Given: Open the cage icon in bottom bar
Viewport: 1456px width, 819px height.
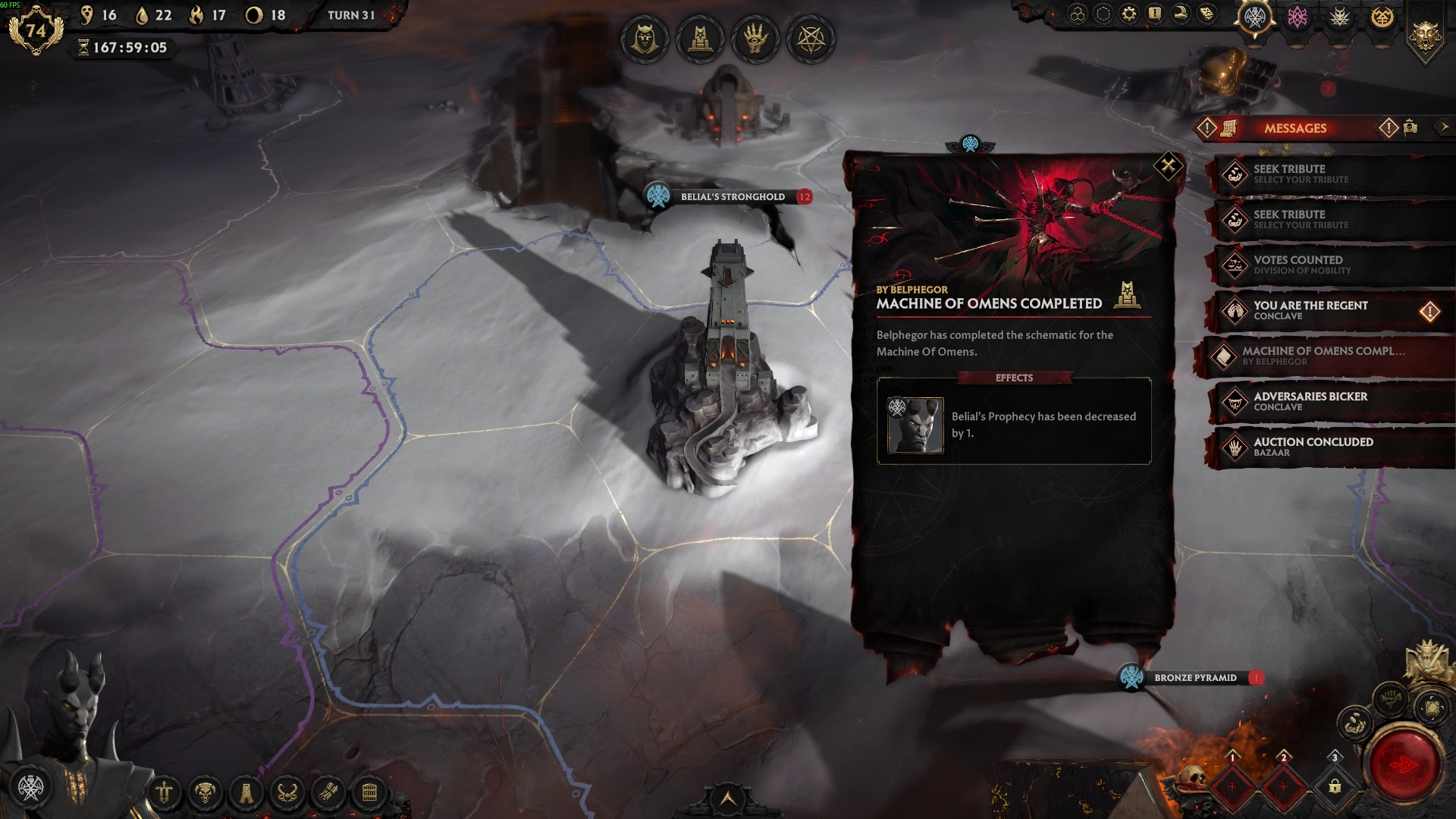Looking at the screenshot, I should click(369, 793).
